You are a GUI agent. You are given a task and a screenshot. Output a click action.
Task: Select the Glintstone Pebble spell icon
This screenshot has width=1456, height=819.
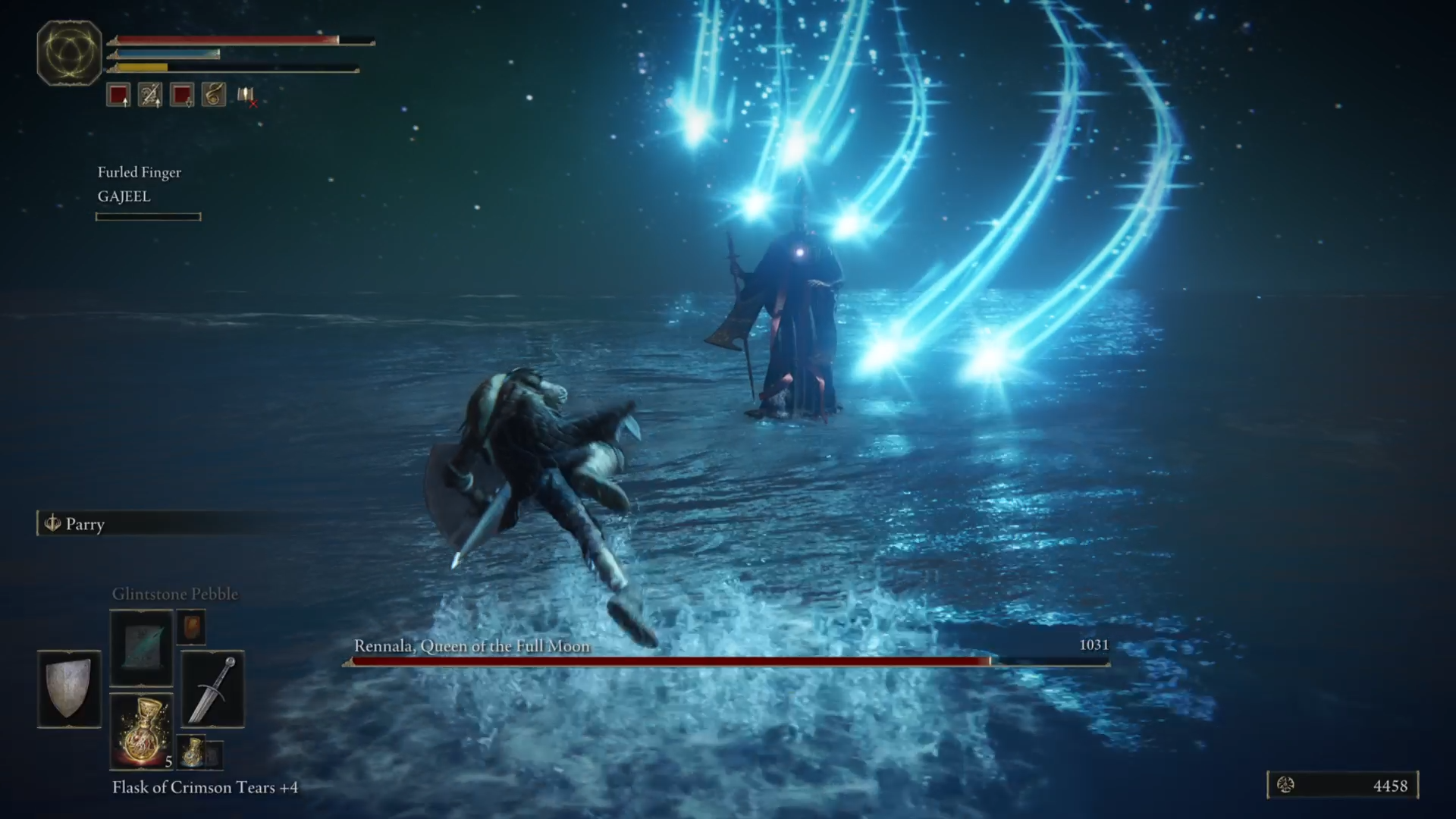(x=141, y=648)
